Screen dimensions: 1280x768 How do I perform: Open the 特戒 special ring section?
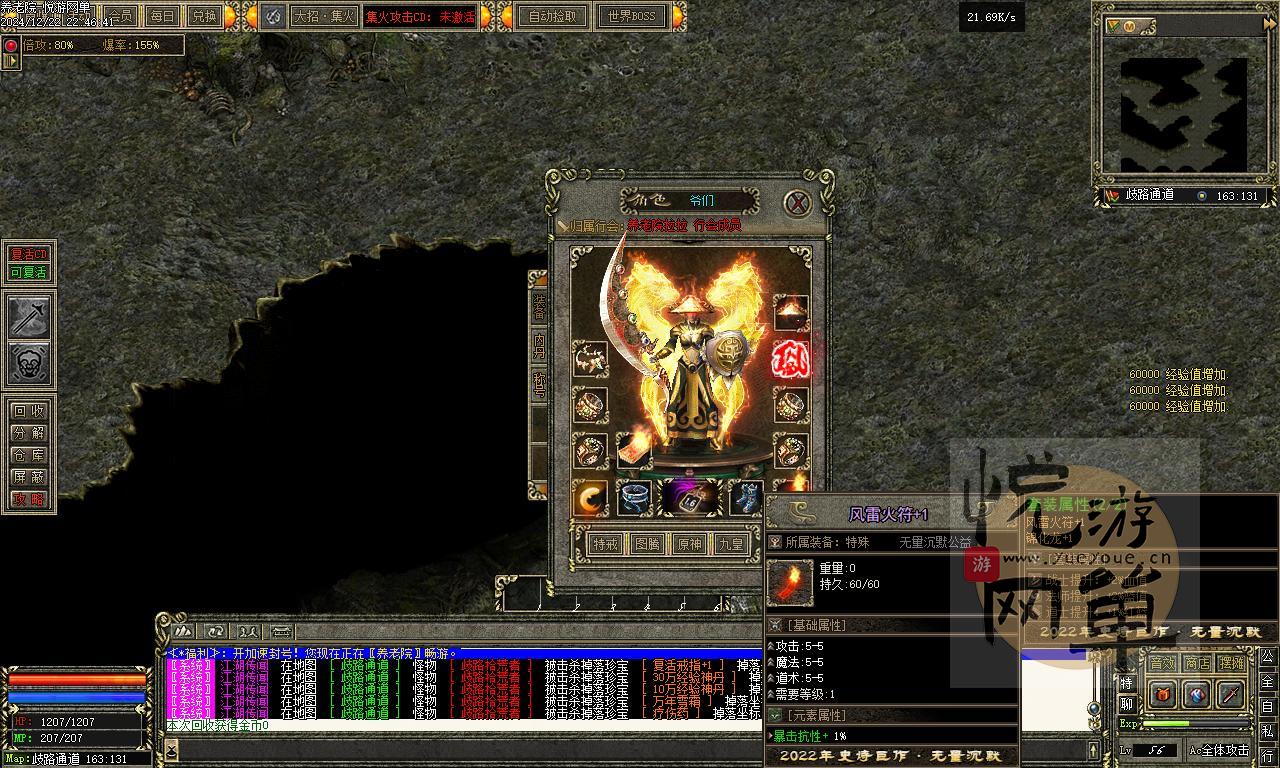click(x=605, y=544)
